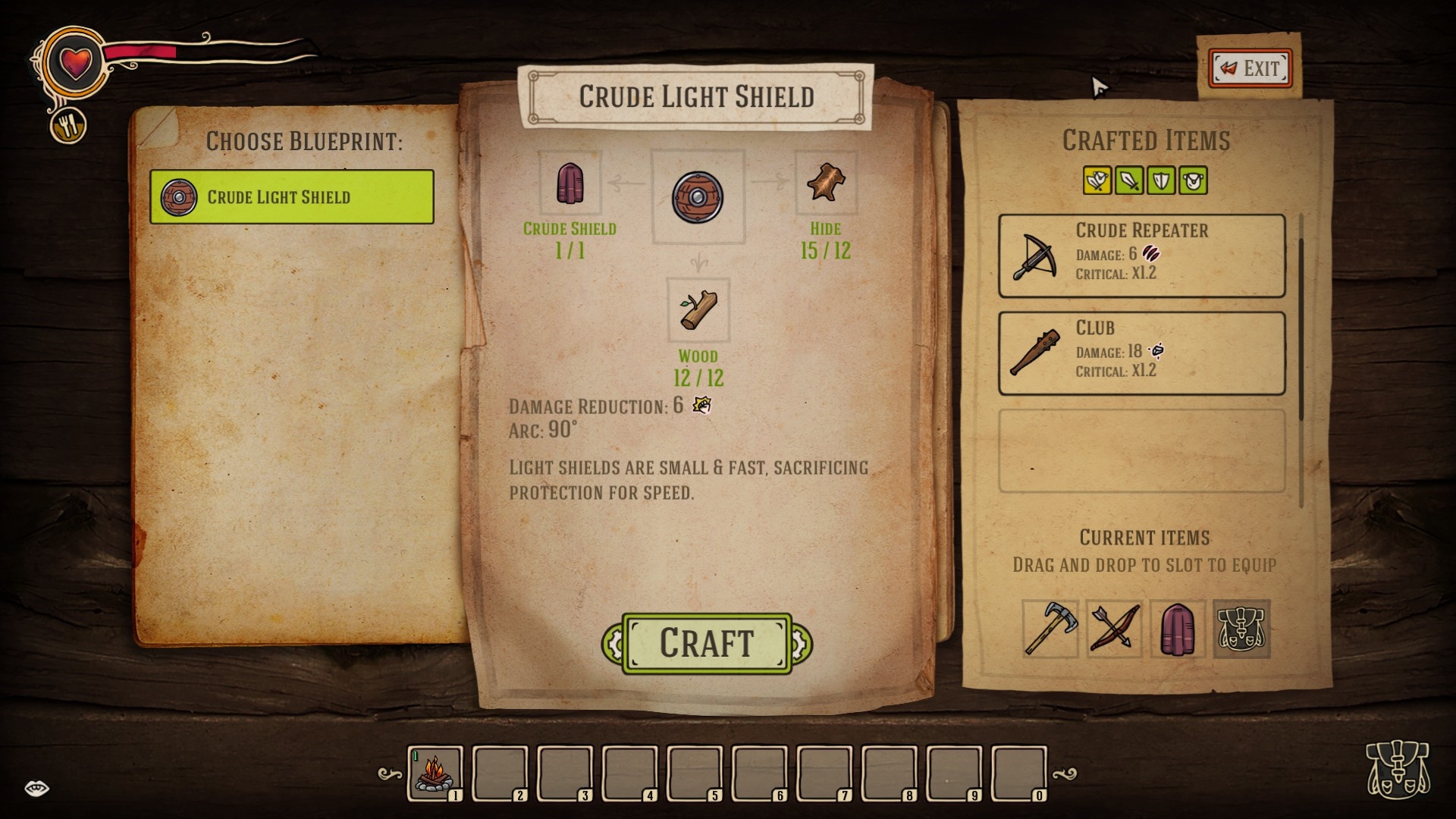
Task: Click the eye icon in the corner
Action: pyautogui.click(x=36, y=789)
